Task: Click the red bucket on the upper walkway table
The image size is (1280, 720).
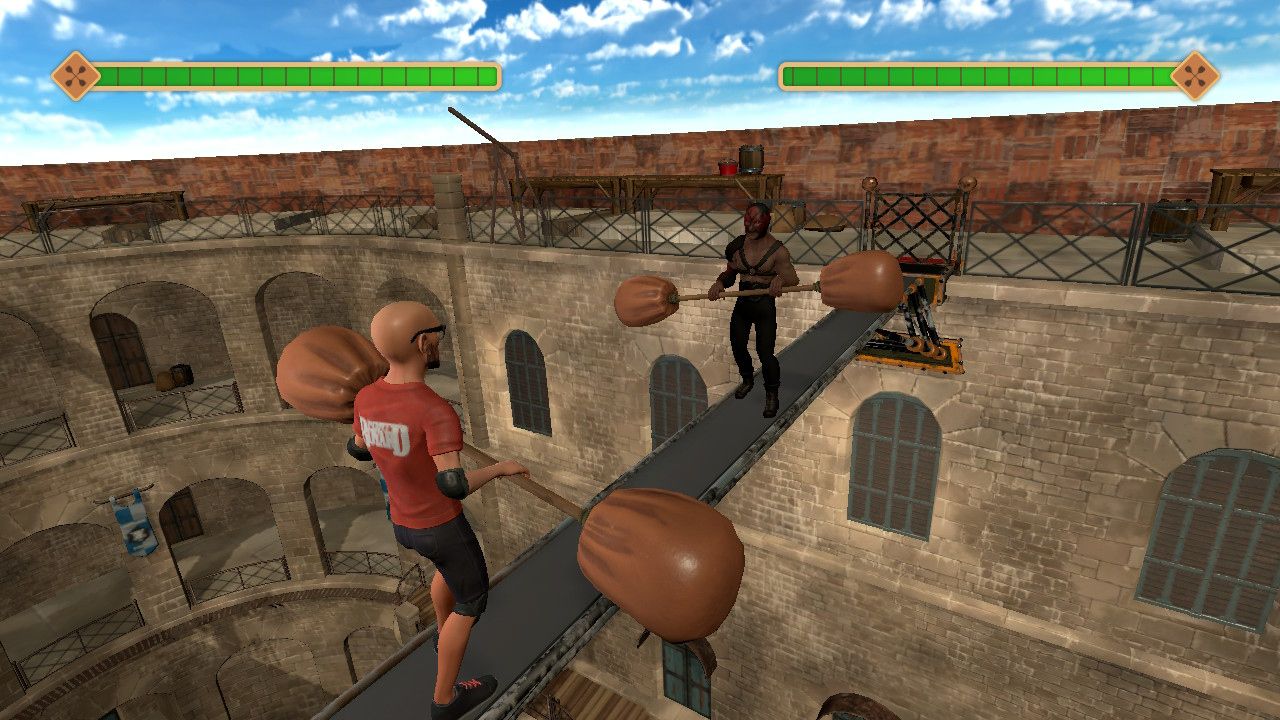Action: click(x=728, y=166)
